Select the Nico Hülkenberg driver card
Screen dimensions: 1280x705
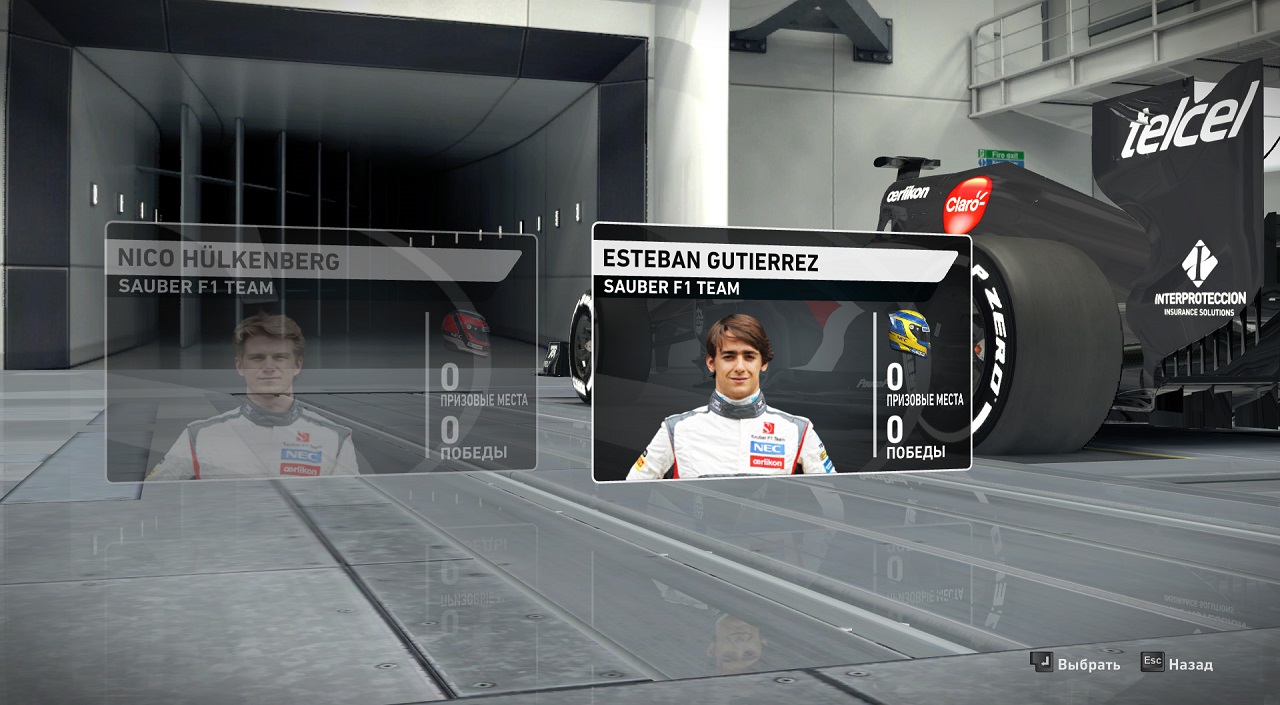[x=321, y=352]
